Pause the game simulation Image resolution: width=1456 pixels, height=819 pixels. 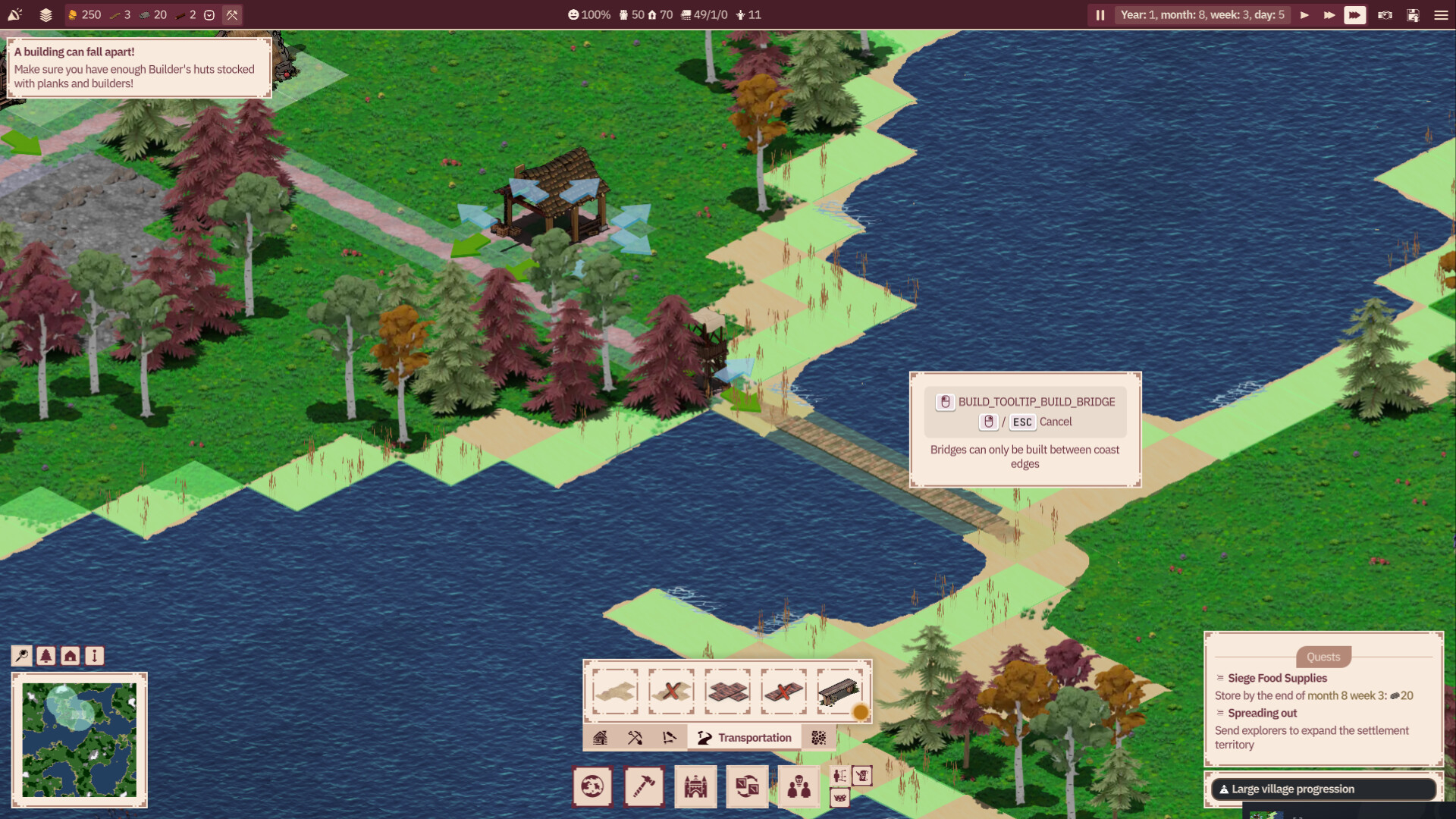tap(1100, 15)
